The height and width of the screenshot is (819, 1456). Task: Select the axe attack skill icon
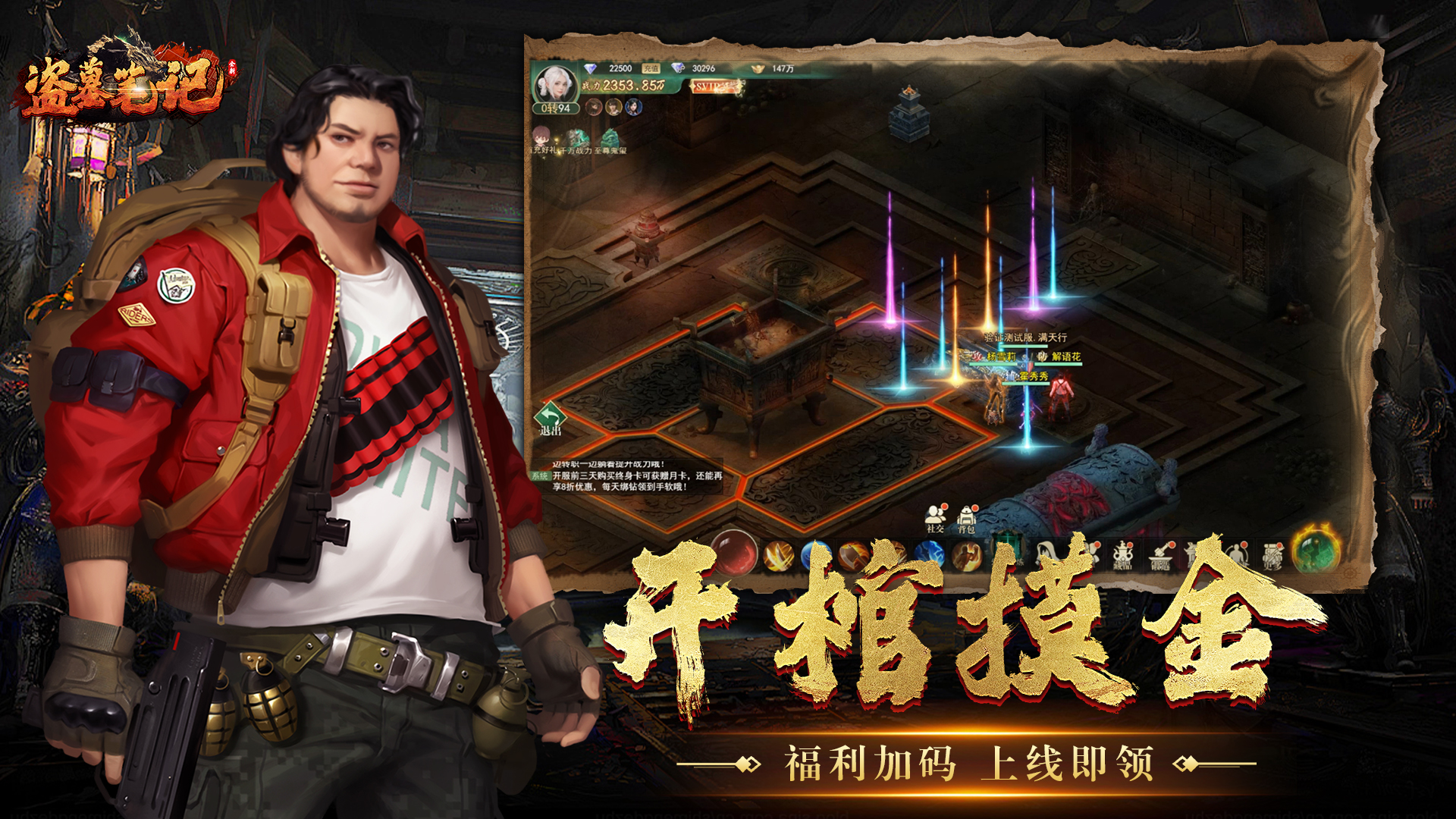pos(853,555)
